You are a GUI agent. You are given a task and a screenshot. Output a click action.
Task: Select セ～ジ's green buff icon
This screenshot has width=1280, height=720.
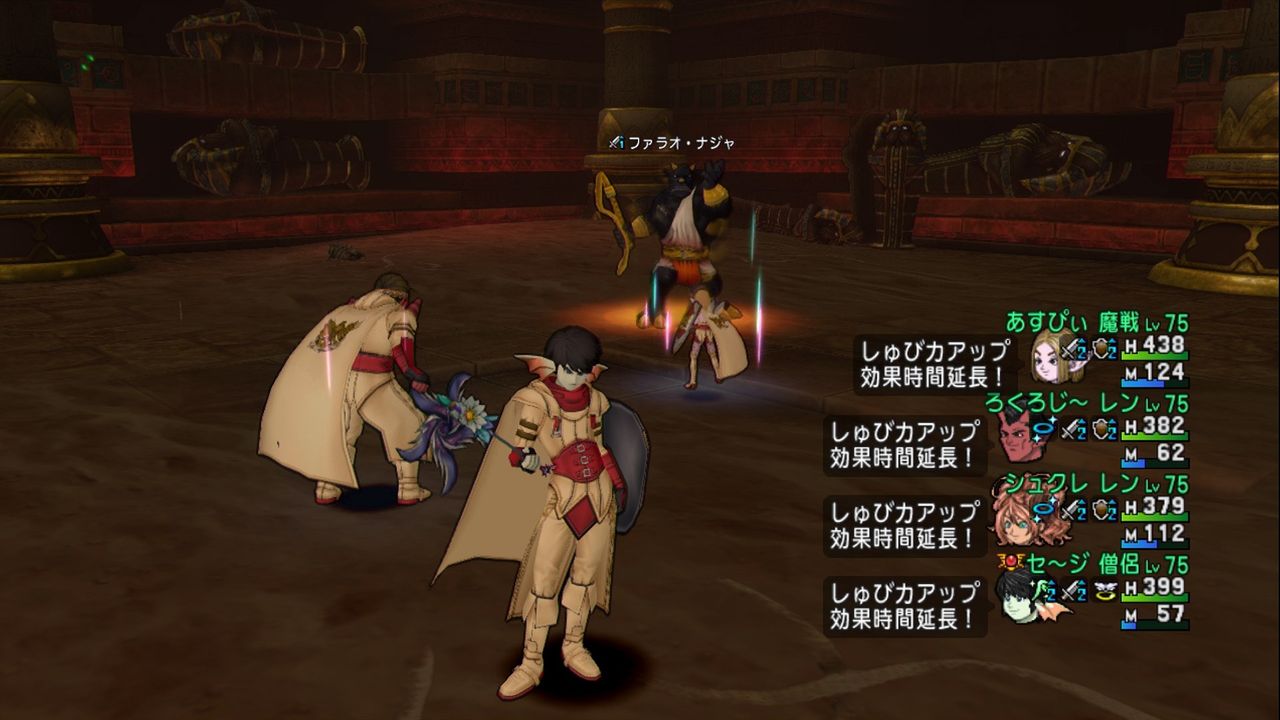tap(1043, 590)
